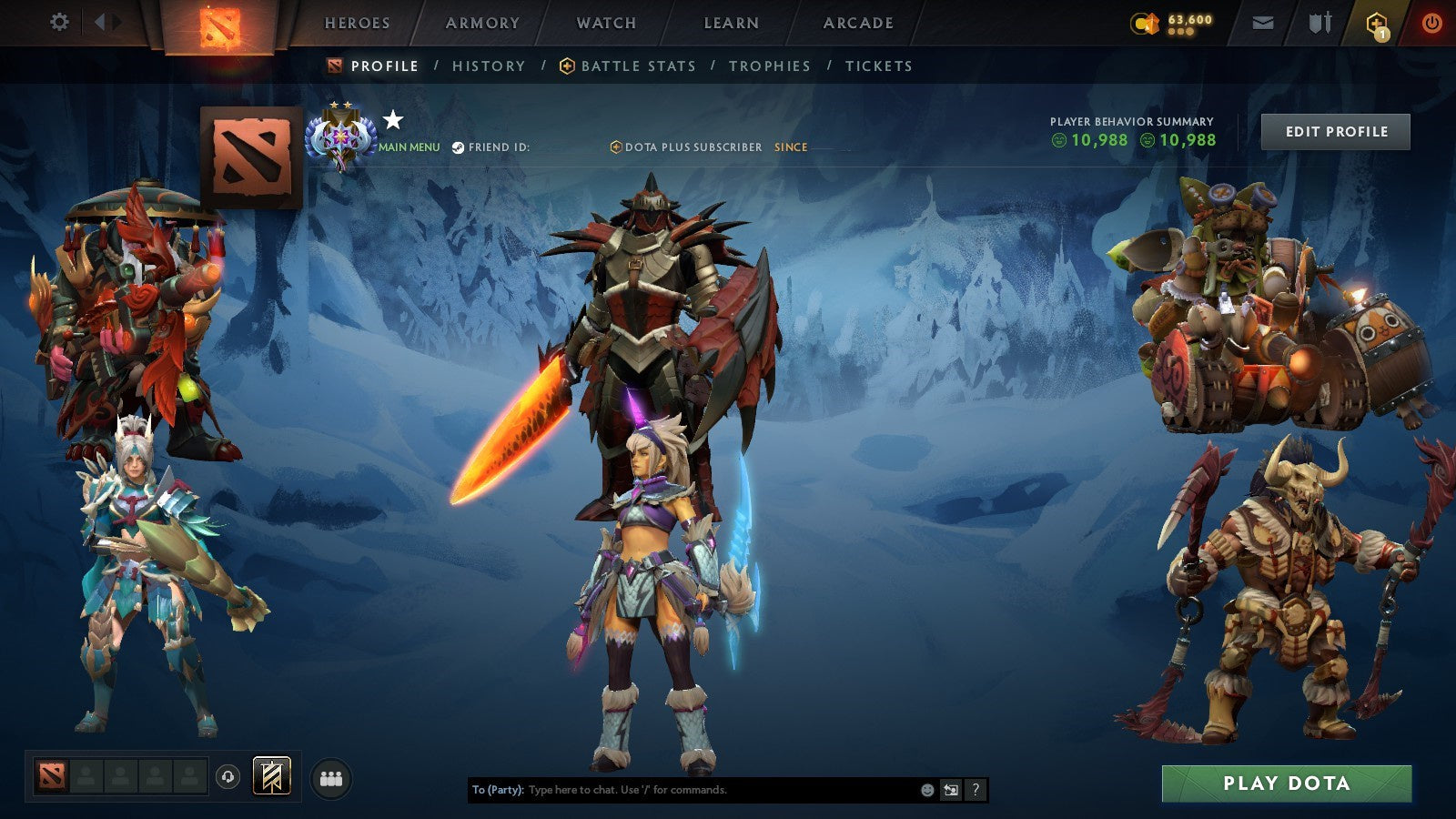Viewport: 1456px width, 819px height.
Task: Click the chat help question mark icon
Action: [x=976, y=790]
